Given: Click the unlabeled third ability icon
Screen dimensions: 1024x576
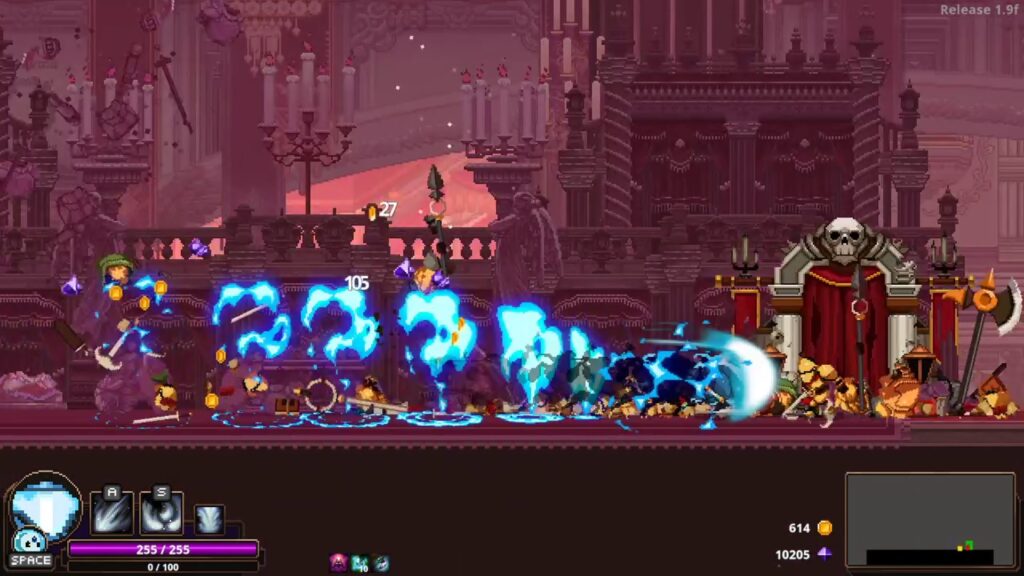Looking at the screenshot, I should coord(209,520).
